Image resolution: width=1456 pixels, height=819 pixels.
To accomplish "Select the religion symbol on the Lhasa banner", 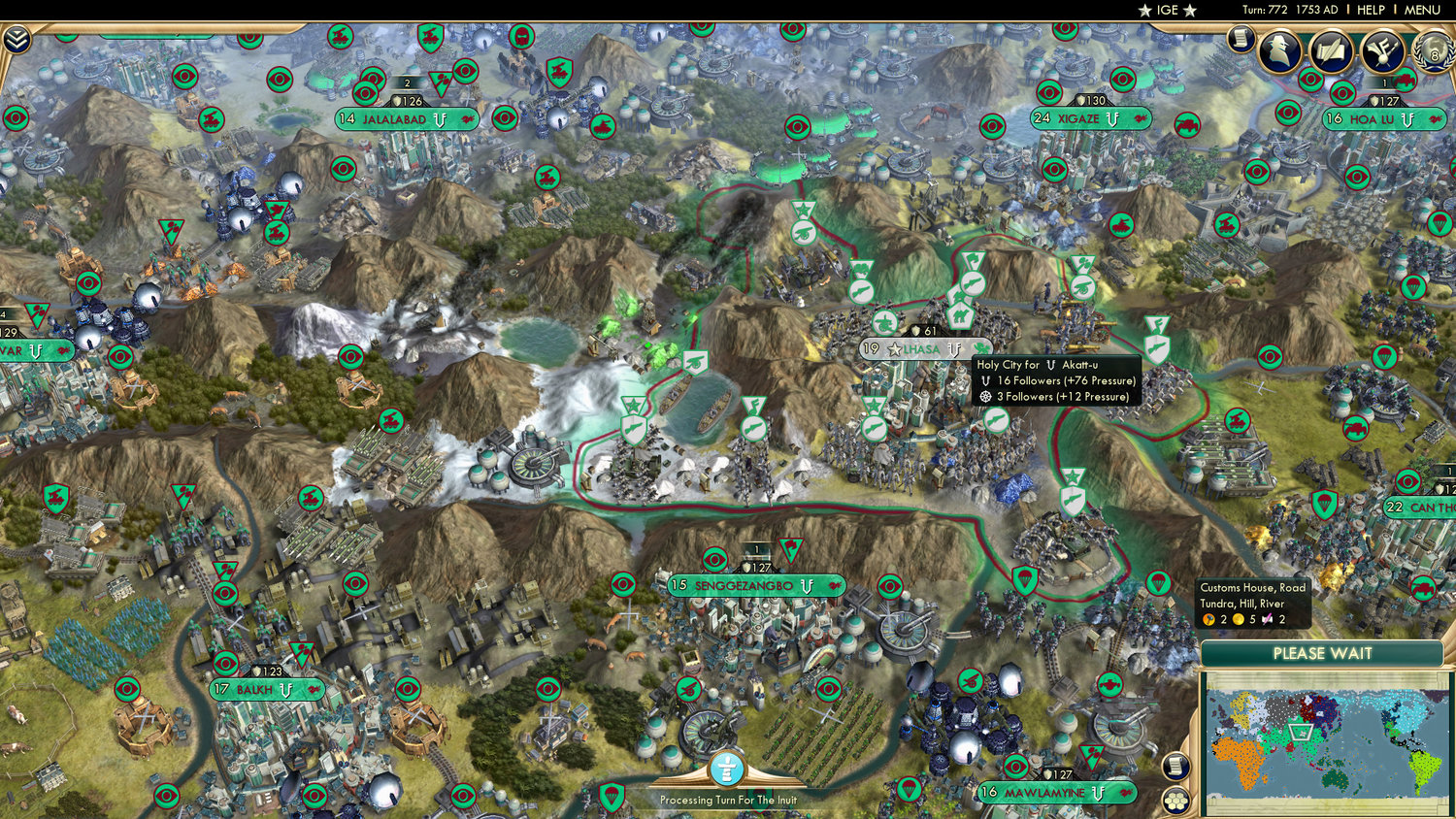I will (954, 349).
